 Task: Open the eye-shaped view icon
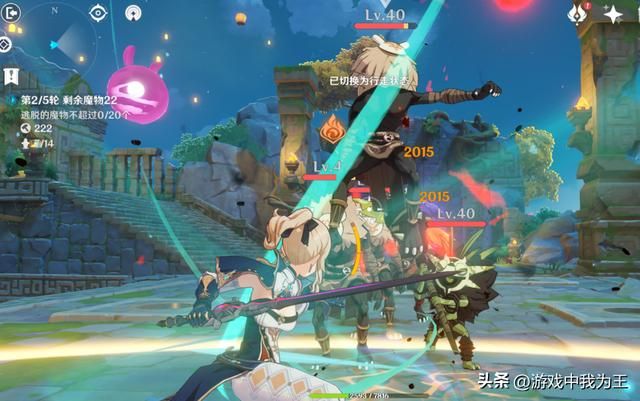click(98, 12)
